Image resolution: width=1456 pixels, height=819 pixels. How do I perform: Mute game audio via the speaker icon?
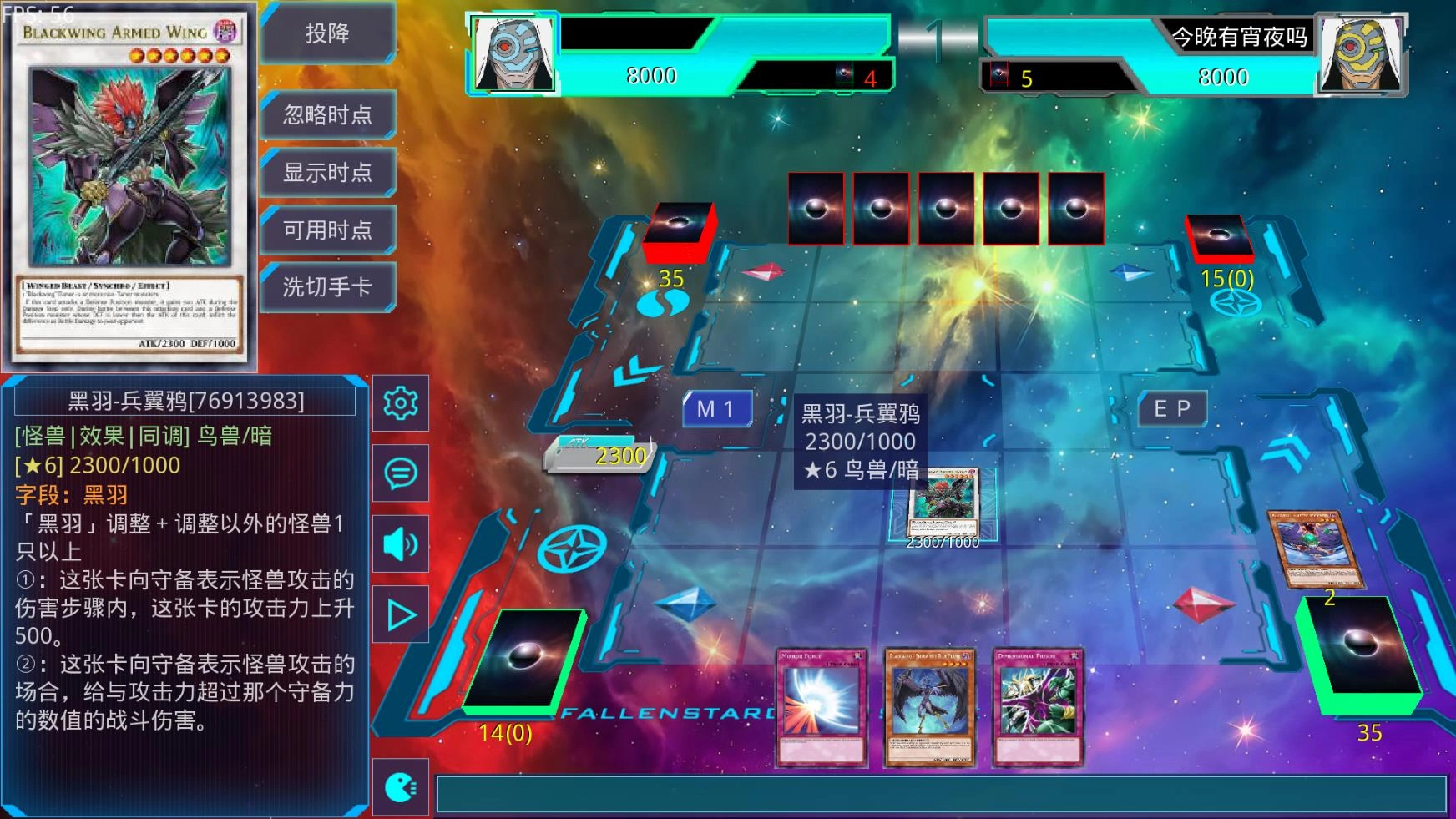(x=401, y=543)
